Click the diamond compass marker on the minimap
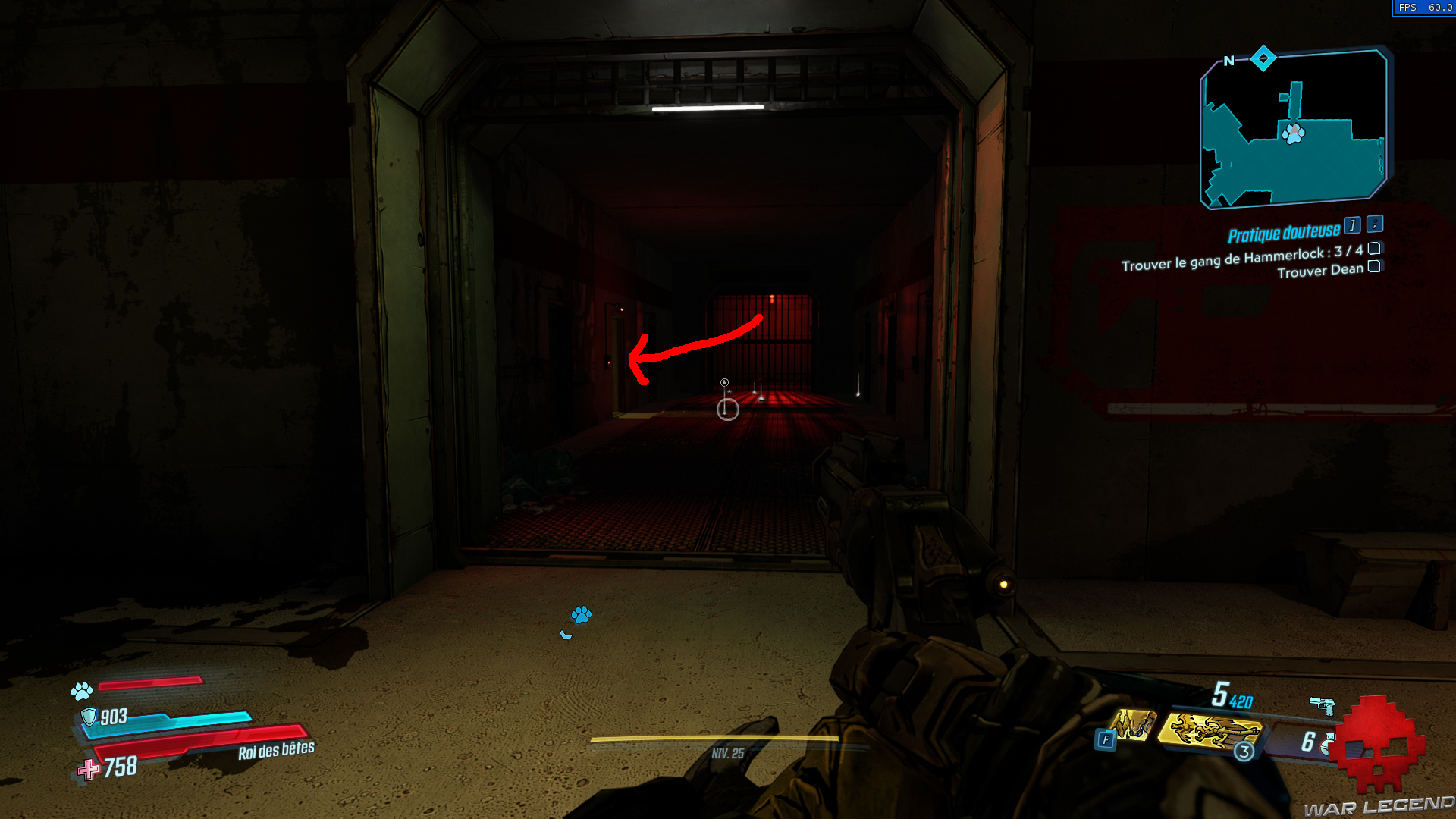The width and height of the screenshot is (1456, 819). pyautogui.click(x=1263, y=57)
